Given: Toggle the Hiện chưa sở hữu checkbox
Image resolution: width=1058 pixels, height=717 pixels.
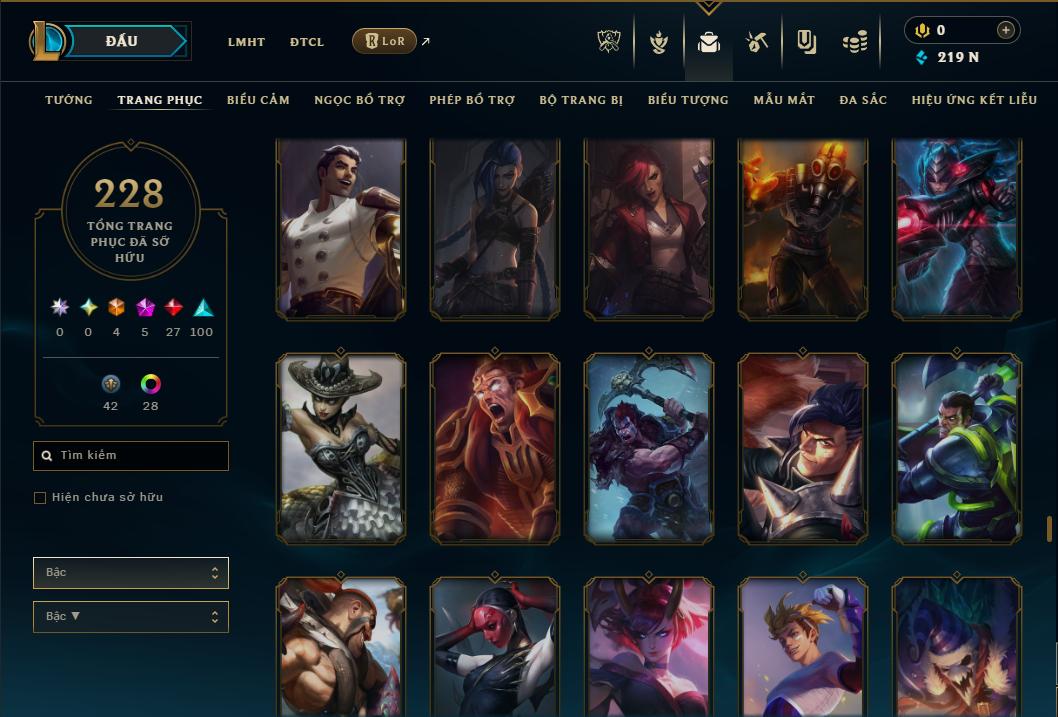Looking at the screenshot, I should [x=40, y=498].
